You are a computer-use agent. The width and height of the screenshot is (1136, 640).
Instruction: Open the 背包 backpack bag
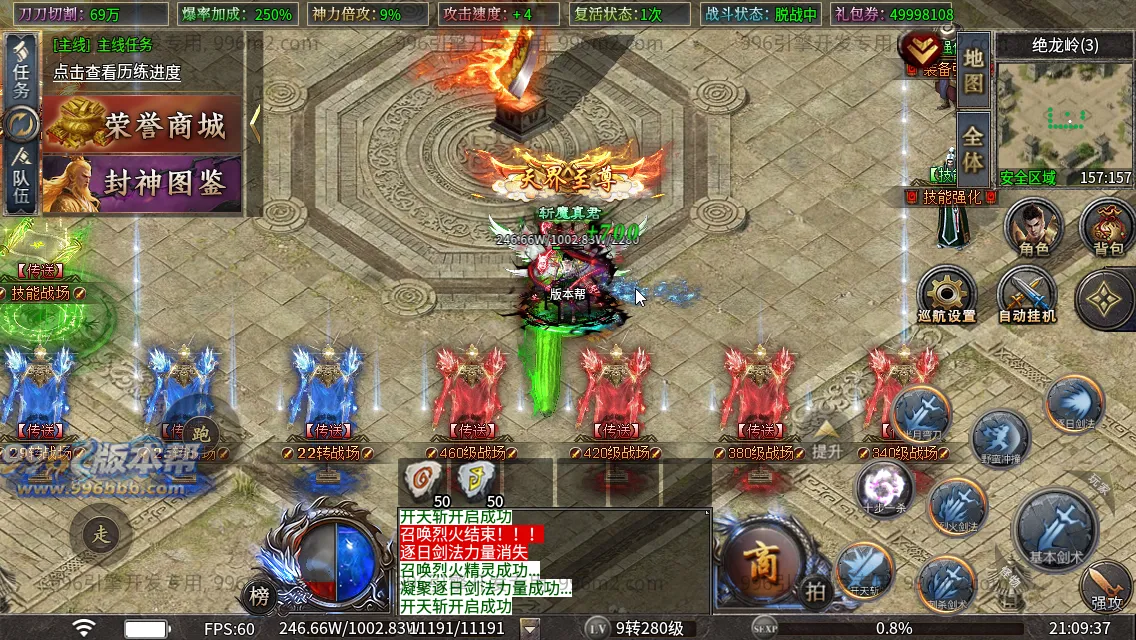[1107, 228]
